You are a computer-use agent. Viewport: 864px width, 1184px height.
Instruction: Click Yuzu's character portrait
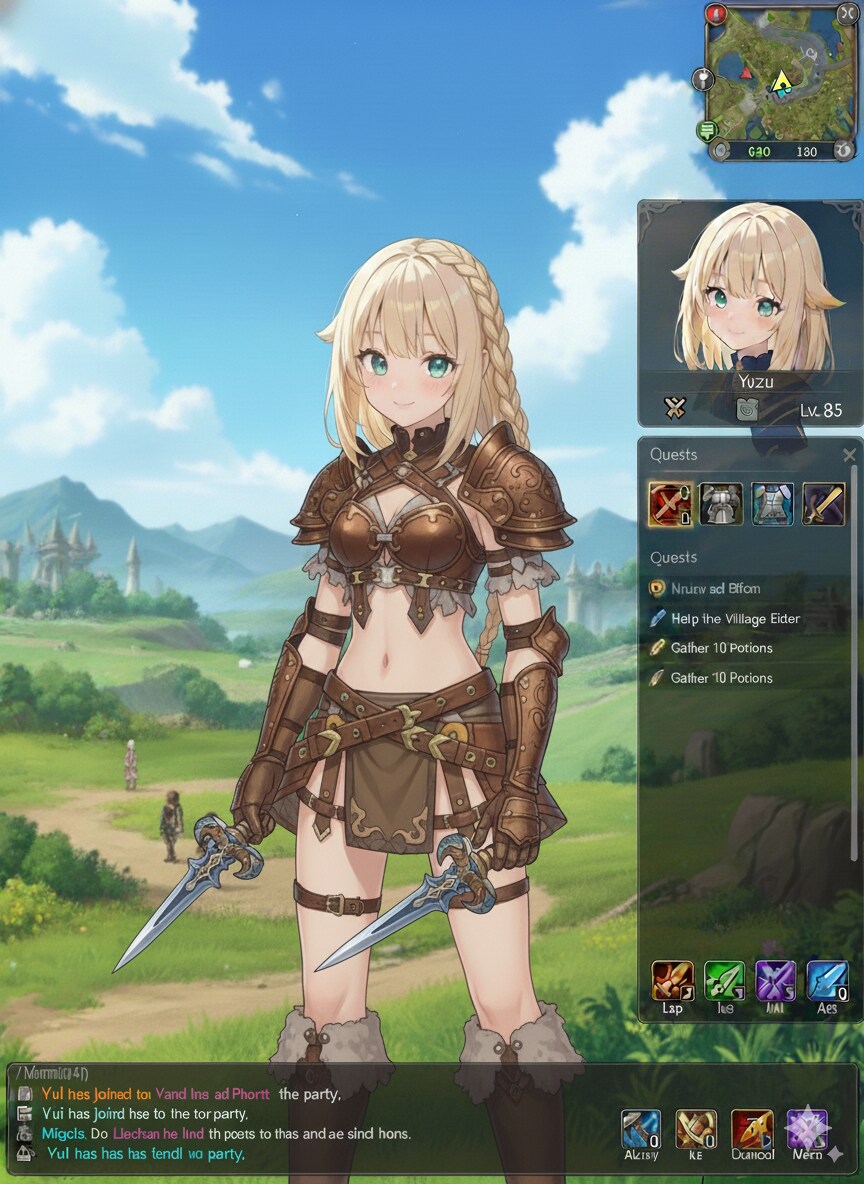(x=750, y=292)
